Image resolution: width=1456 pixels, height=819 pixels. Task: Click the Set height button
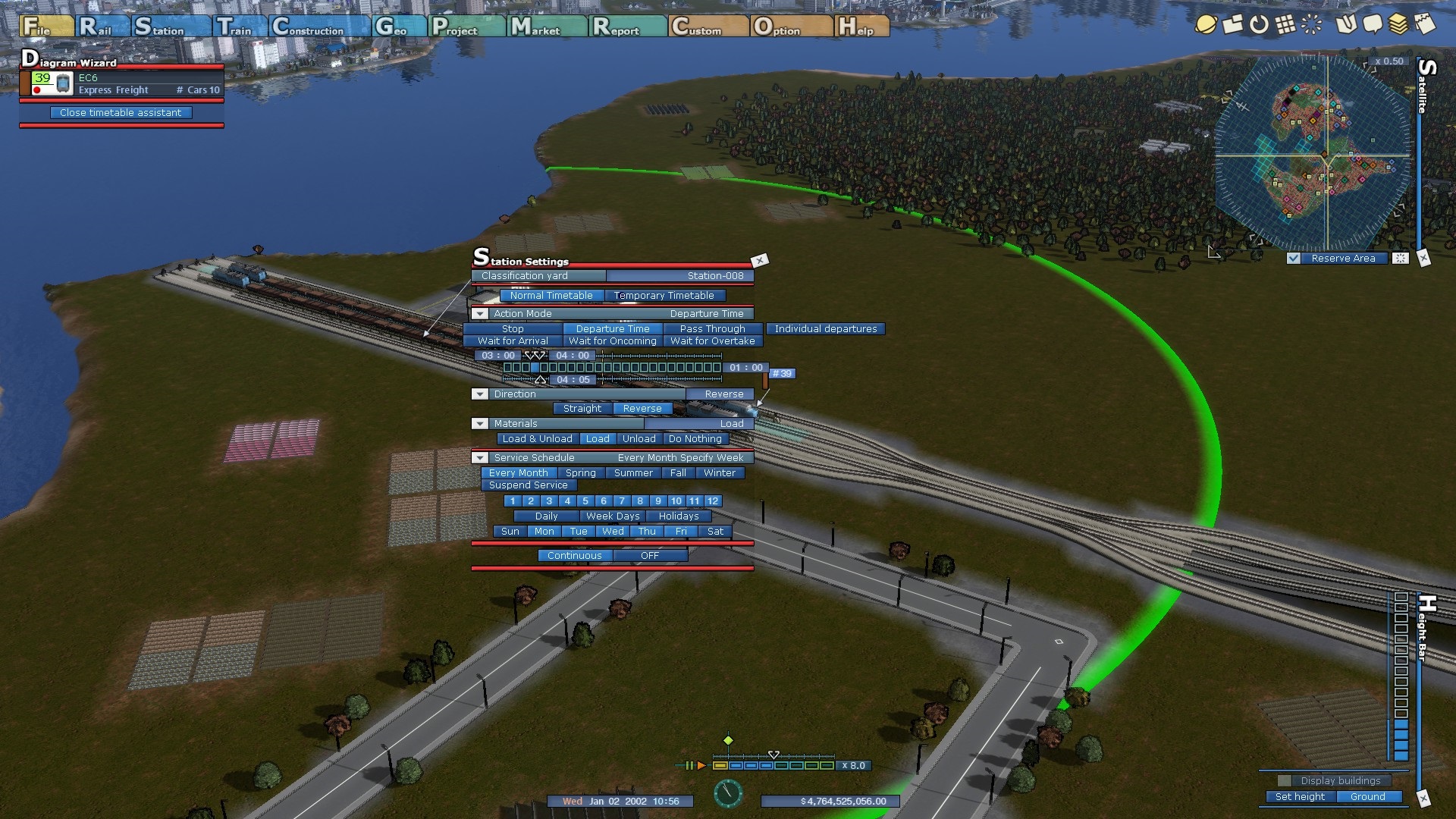click(1300, 797)
